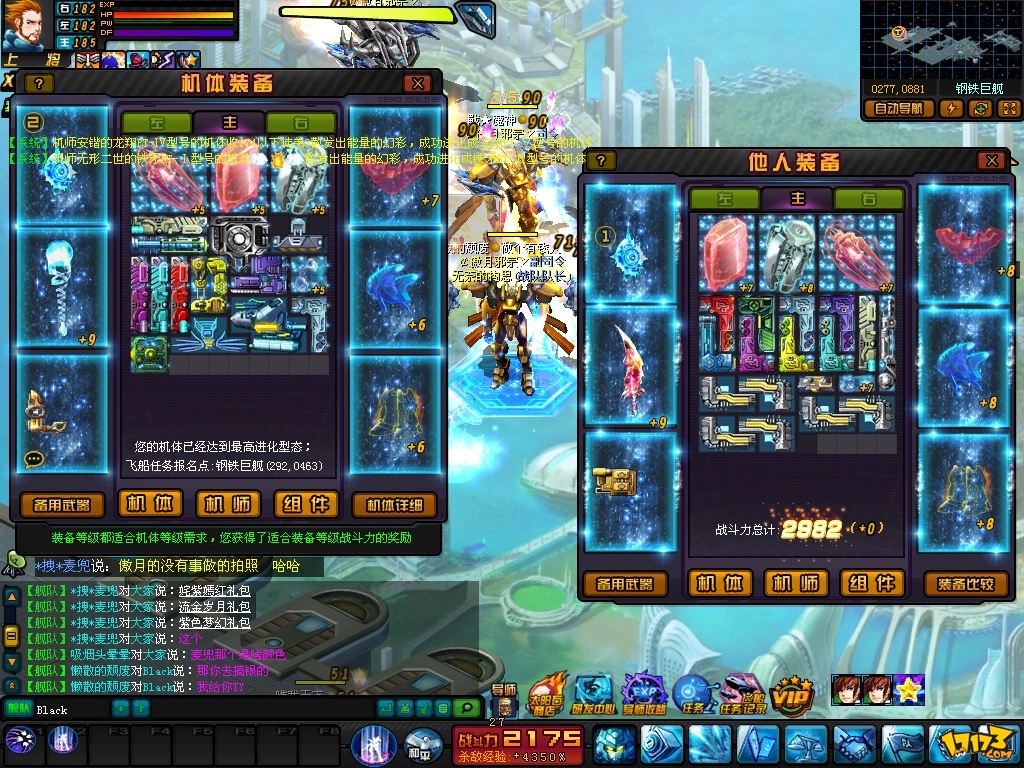Close the 机体装备 equipment window
Viewport: 1024px width, 768px height.
(417, 84)
